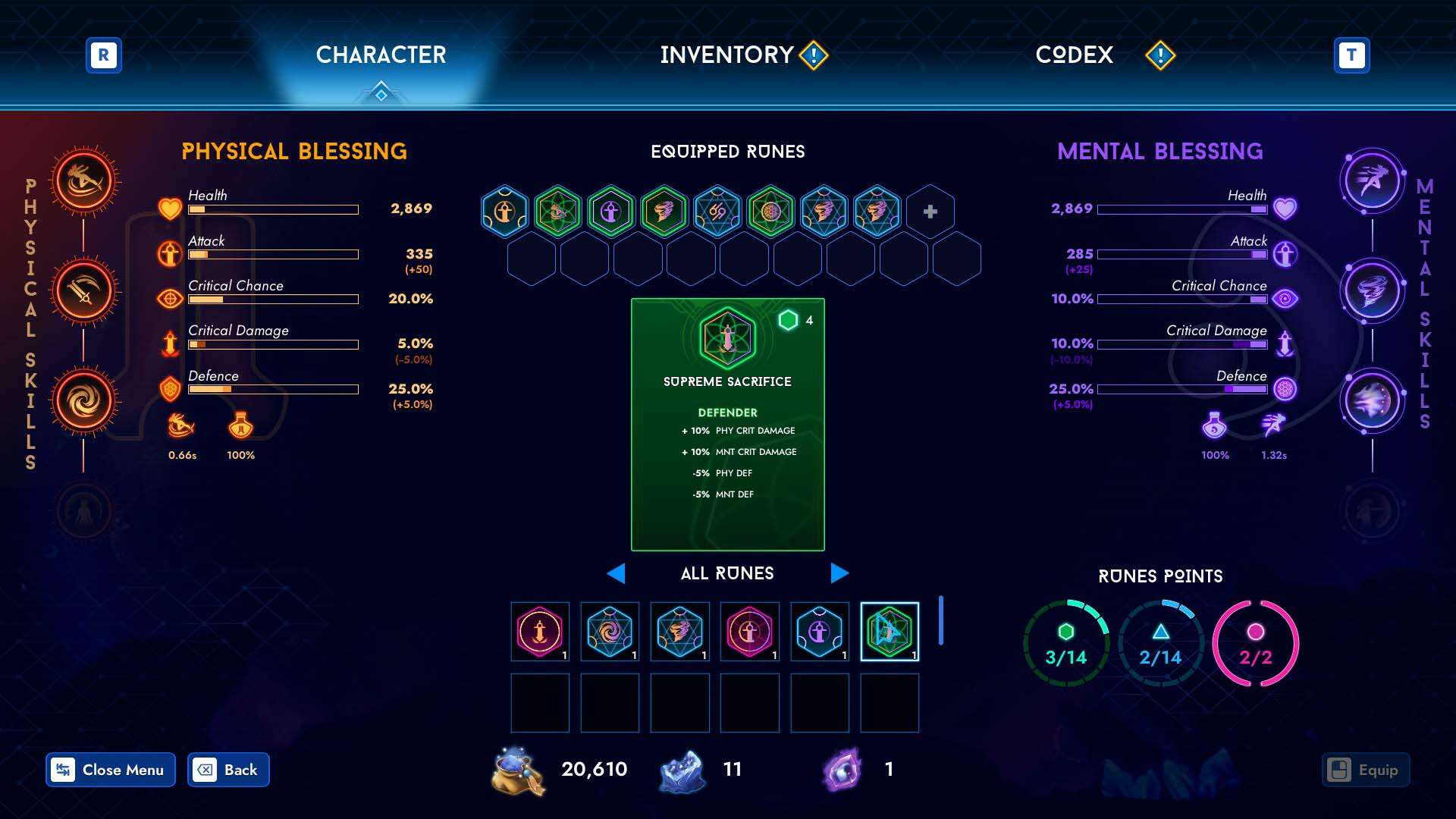Equip the selected rune
The height and width of the screenshot is (819, 1456).
pos(1366,770)
